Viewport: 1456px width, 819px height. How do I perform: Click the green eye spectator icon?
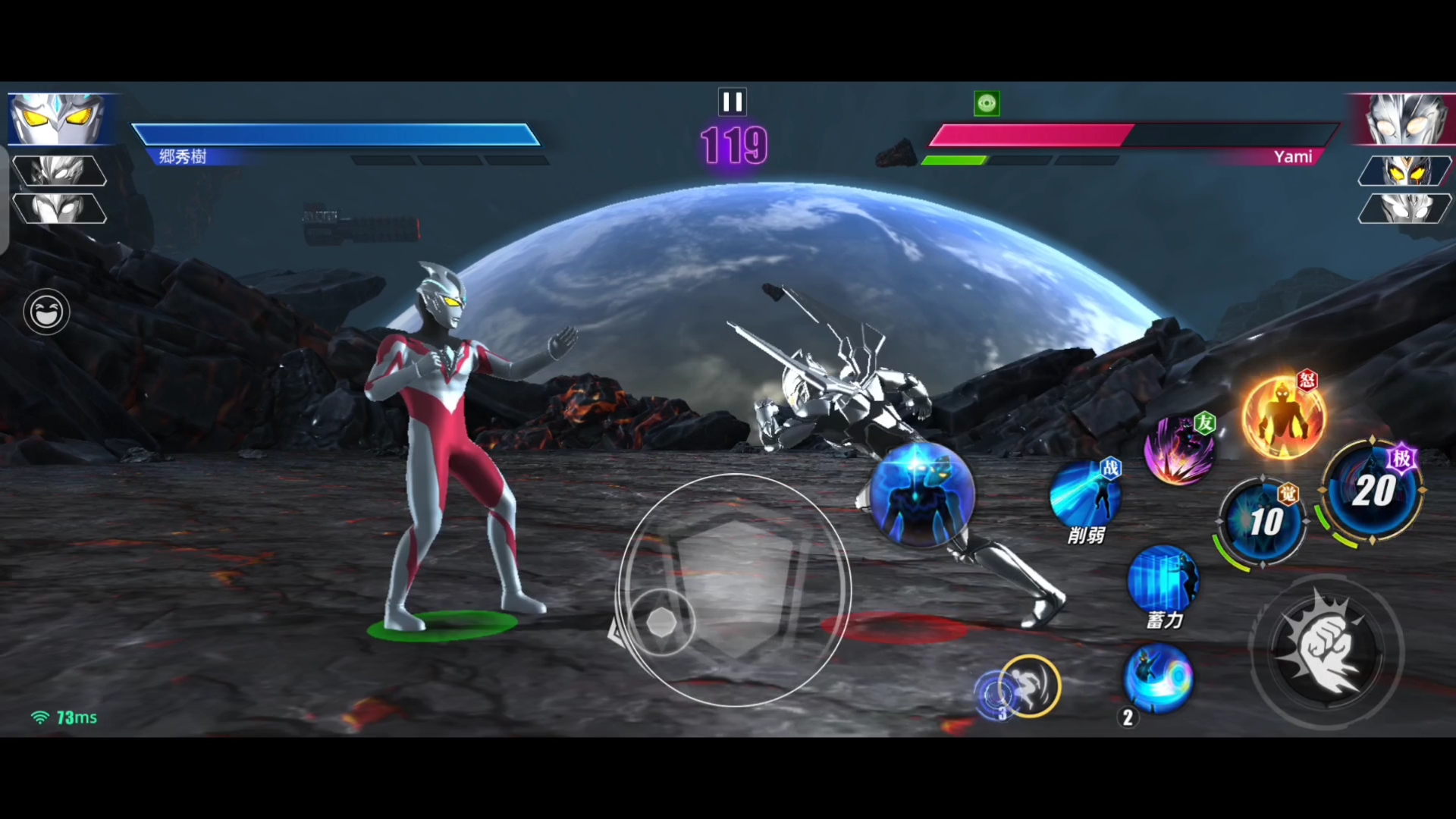[x=987, y=103]
